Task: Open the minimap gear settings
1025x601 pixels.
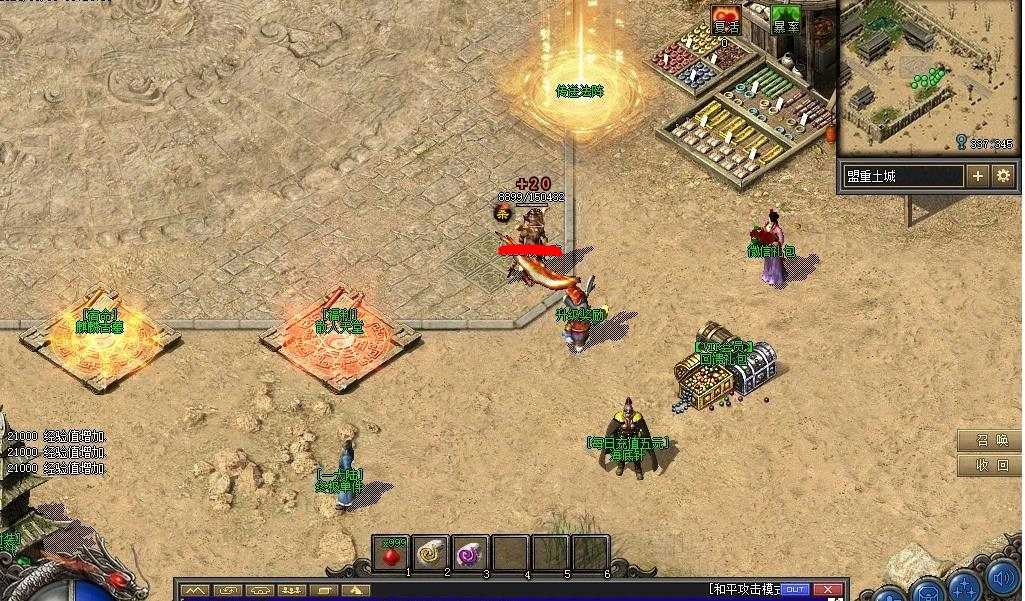Action: (1004, 176)
